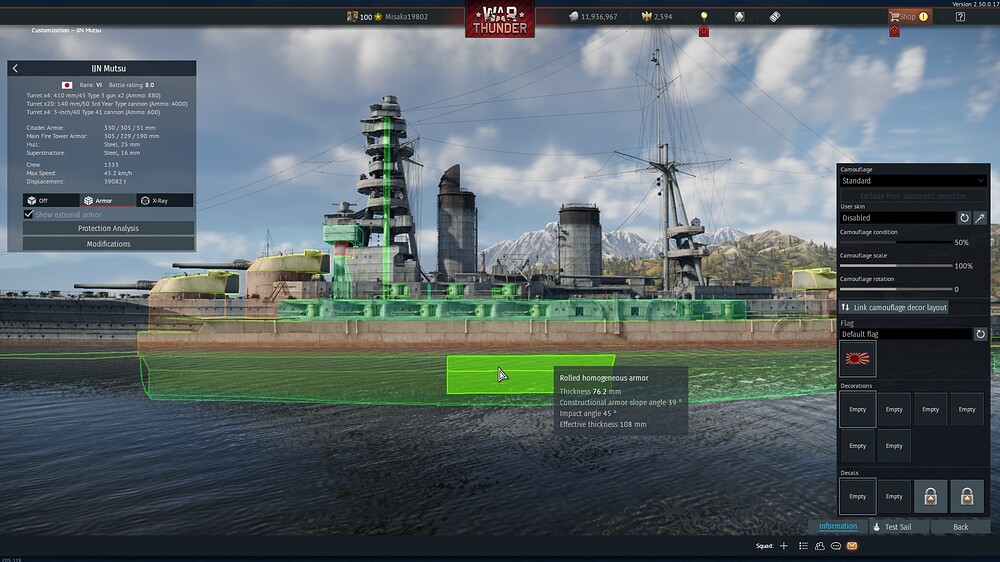Select the Armor view mode
Screen dimensions: 1000x562
(108, 200)
